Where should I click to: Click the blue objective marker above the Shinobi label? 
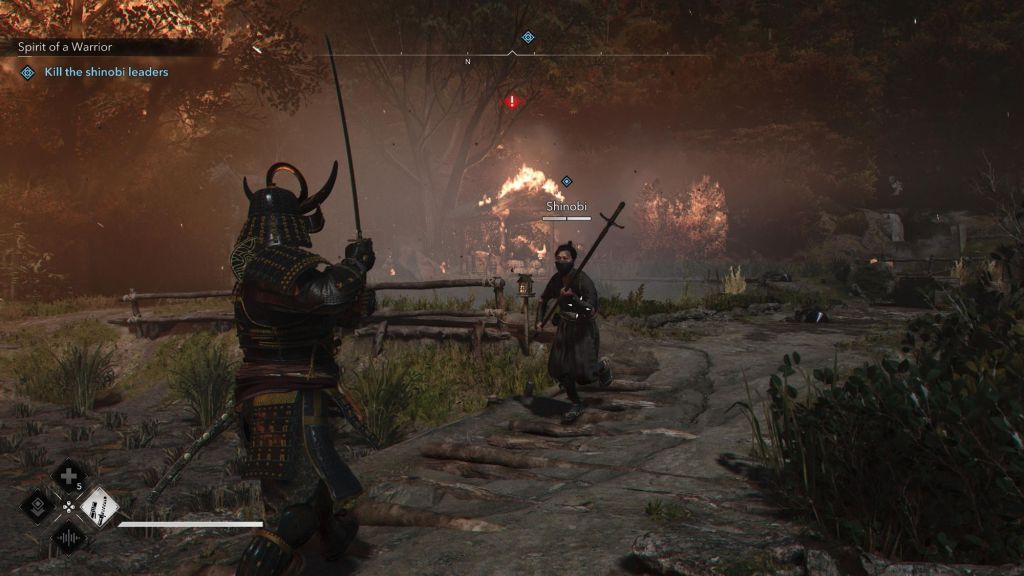(566, 181)
